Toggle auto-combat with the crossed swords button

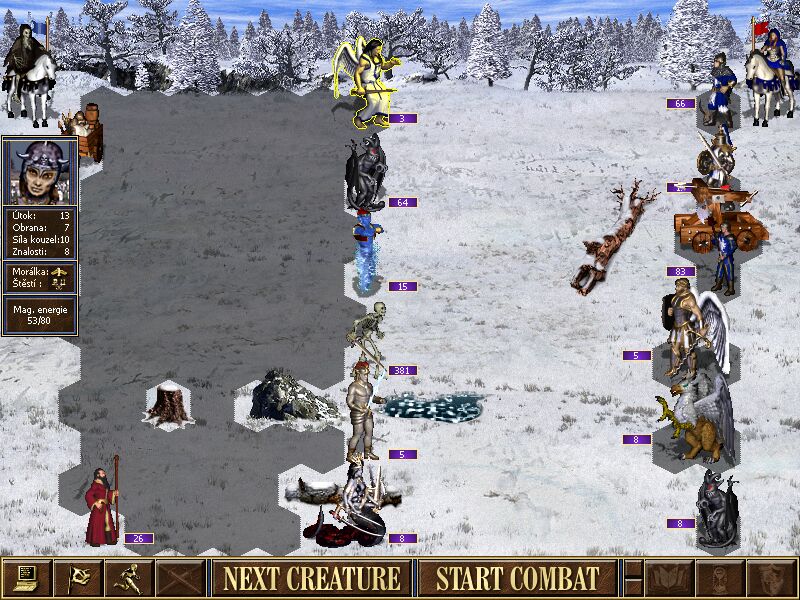coord(180,578)
